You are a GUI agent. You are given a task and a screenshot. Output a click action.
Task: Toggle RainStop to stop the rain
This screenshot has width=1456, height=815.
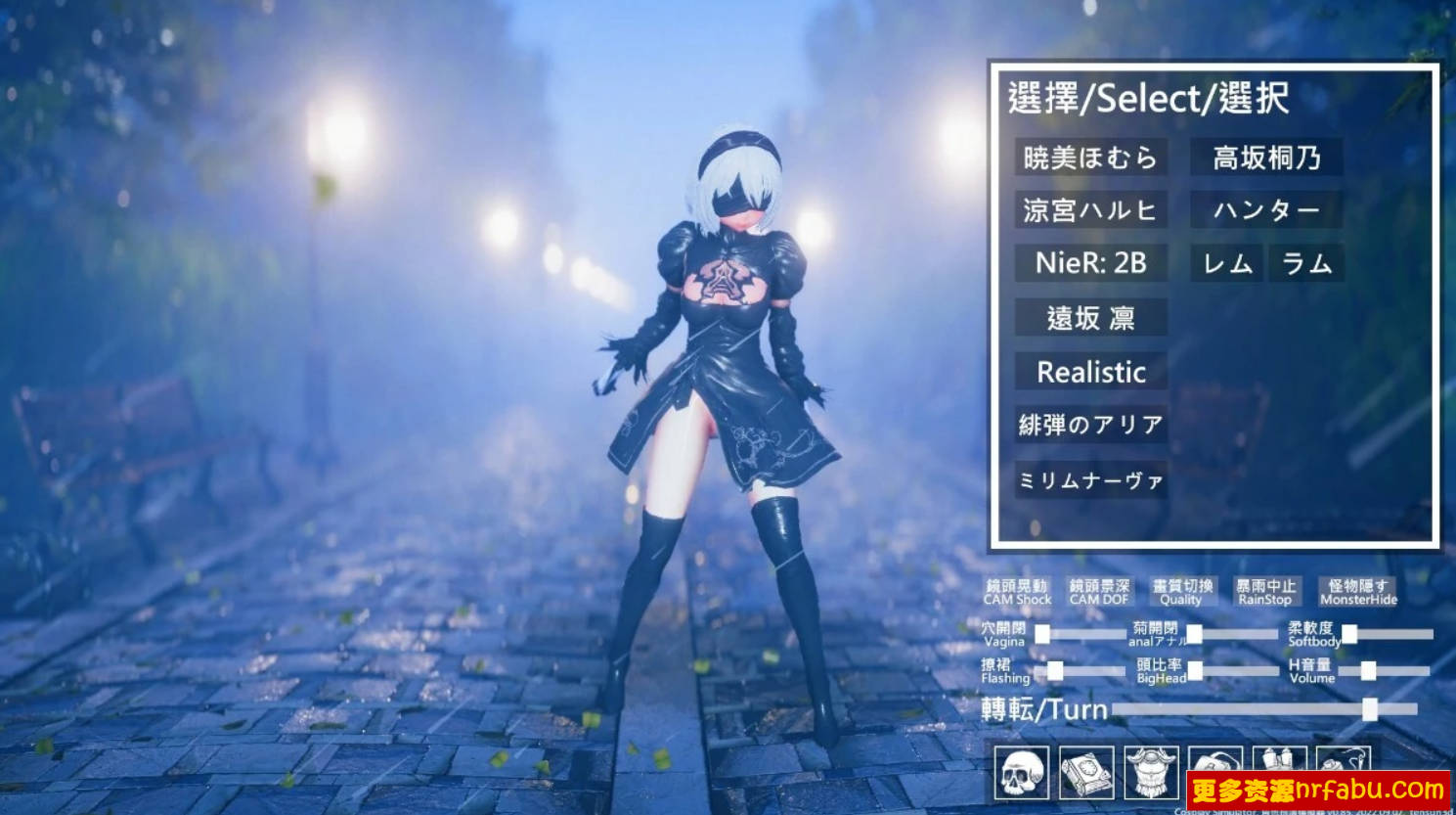(1265, 591)
